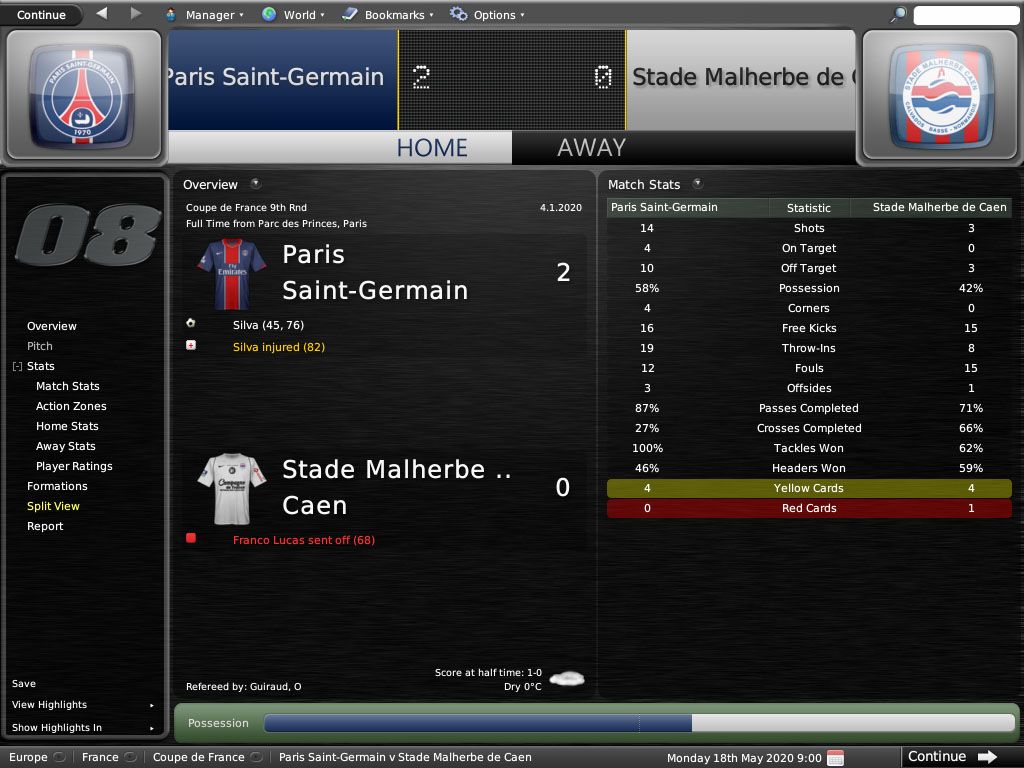Open the Coupe de France breadcrumb link

click(x=200, y=757)
